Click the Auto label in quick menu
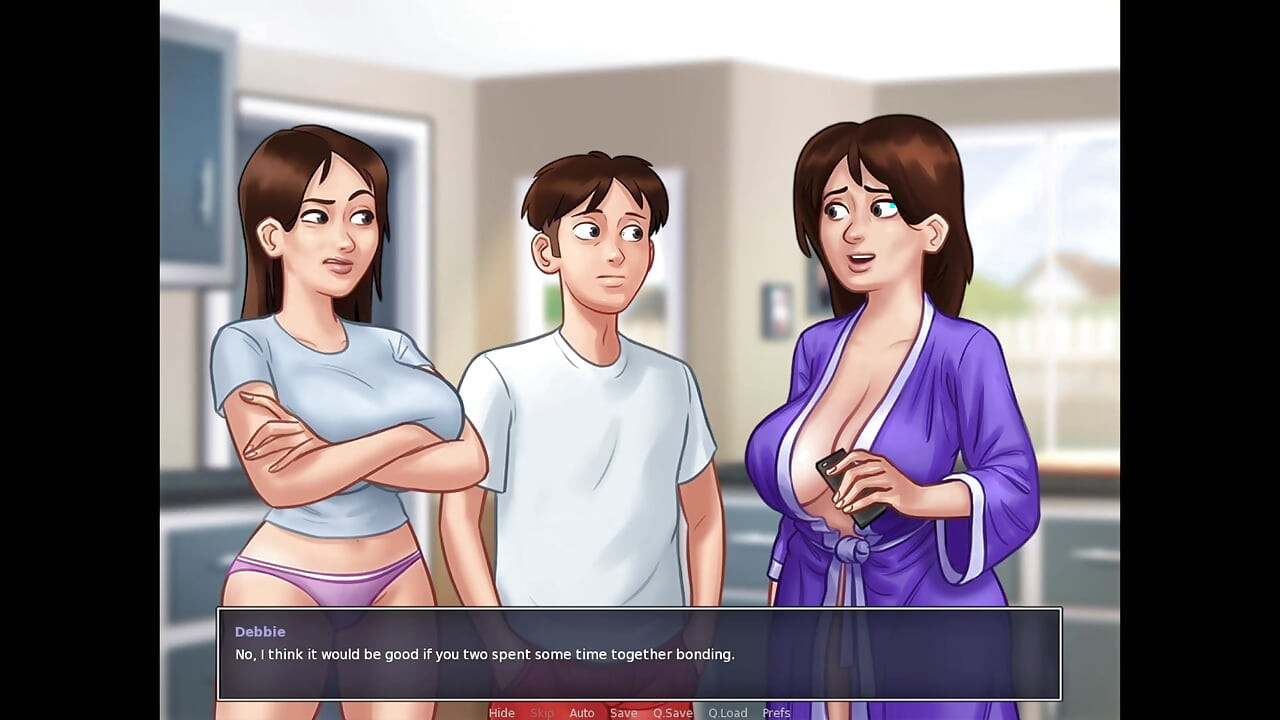The height and width of the screenshot is (720, 1280). [x=582, y=713]
